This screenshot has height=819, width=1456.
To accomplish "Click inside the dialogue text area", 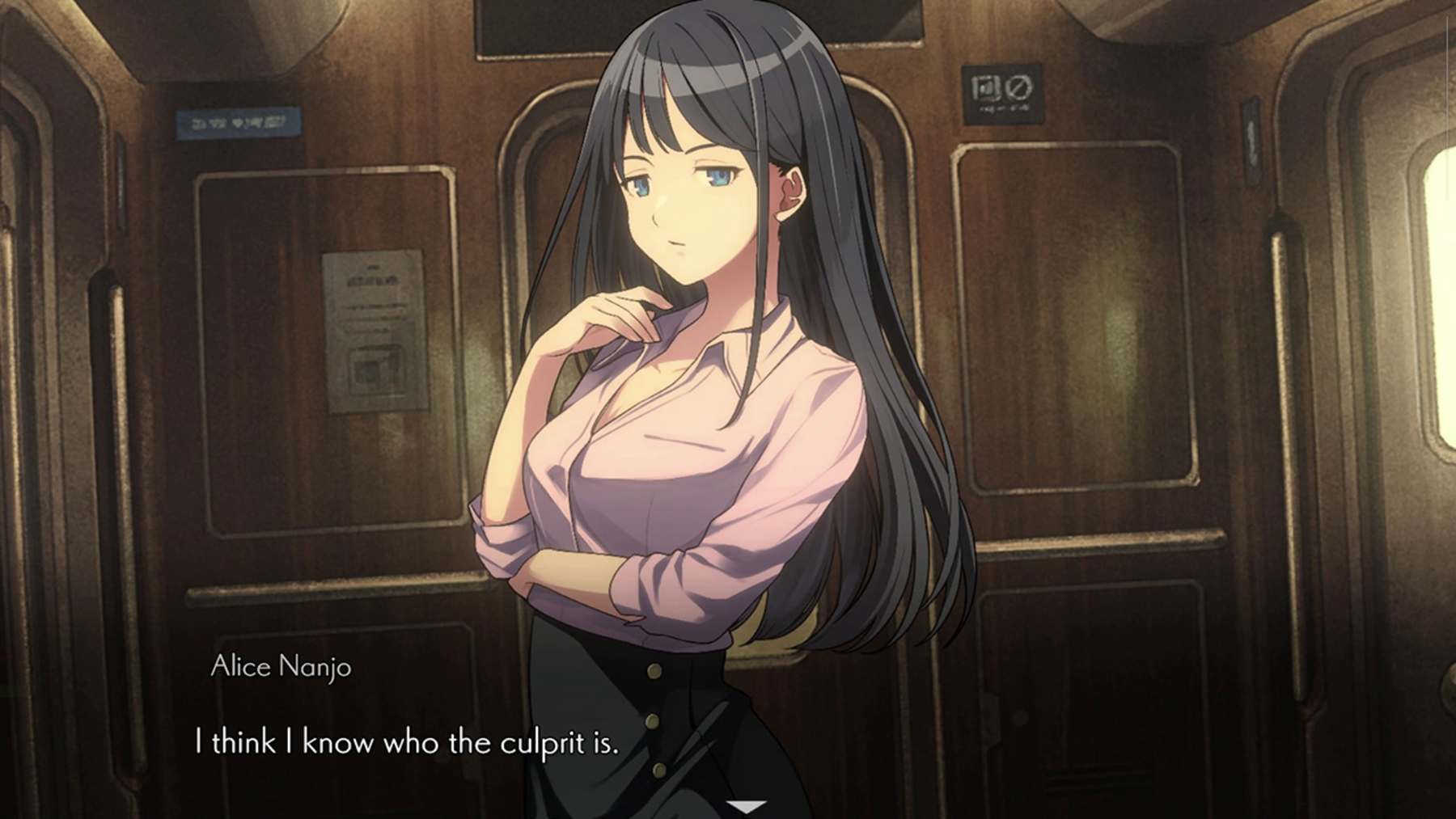I will pyautogui.click(x=407, y=739).
